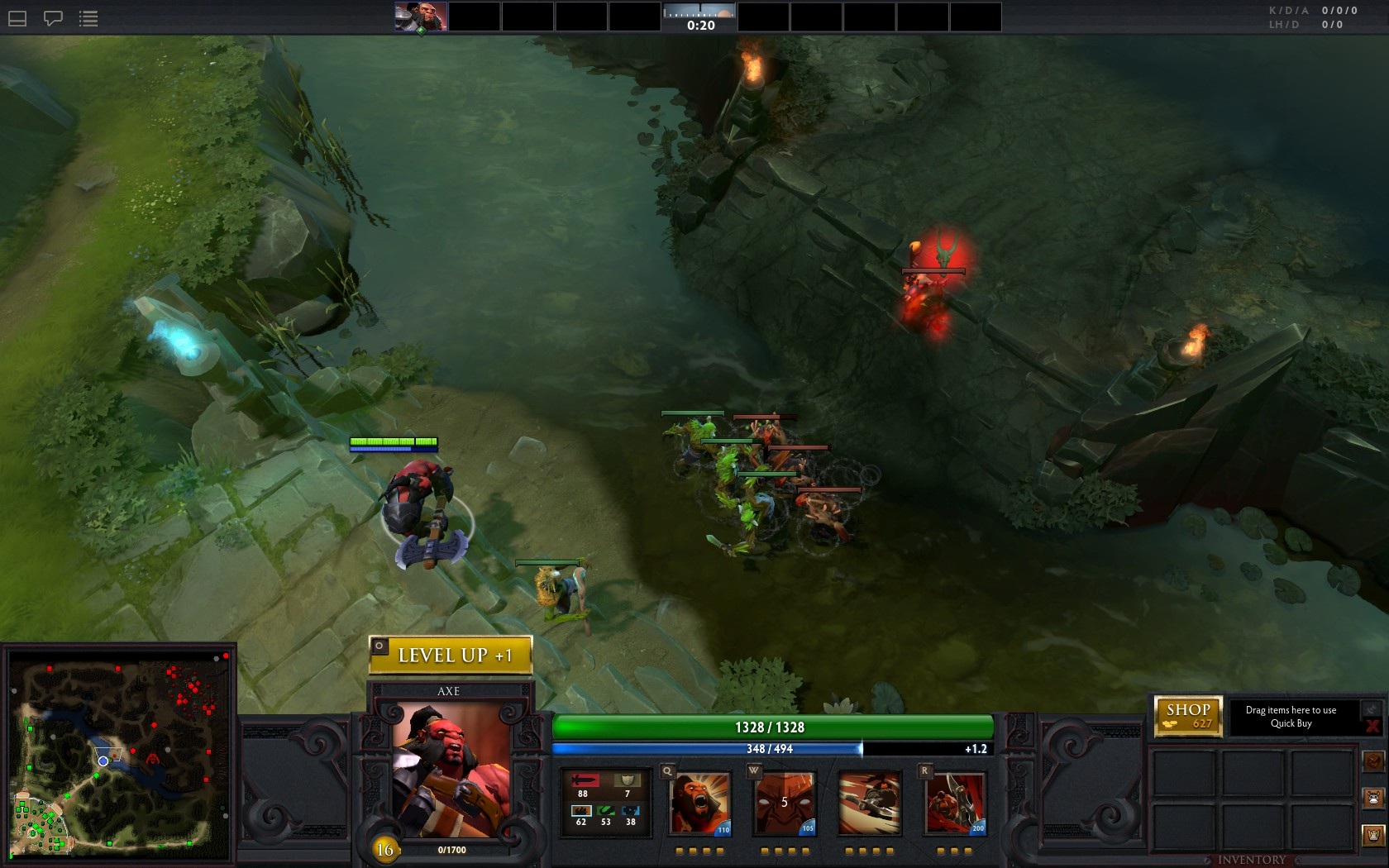
Task: Toggle the small button left of LEVEL UP
Action: [379, 646]
